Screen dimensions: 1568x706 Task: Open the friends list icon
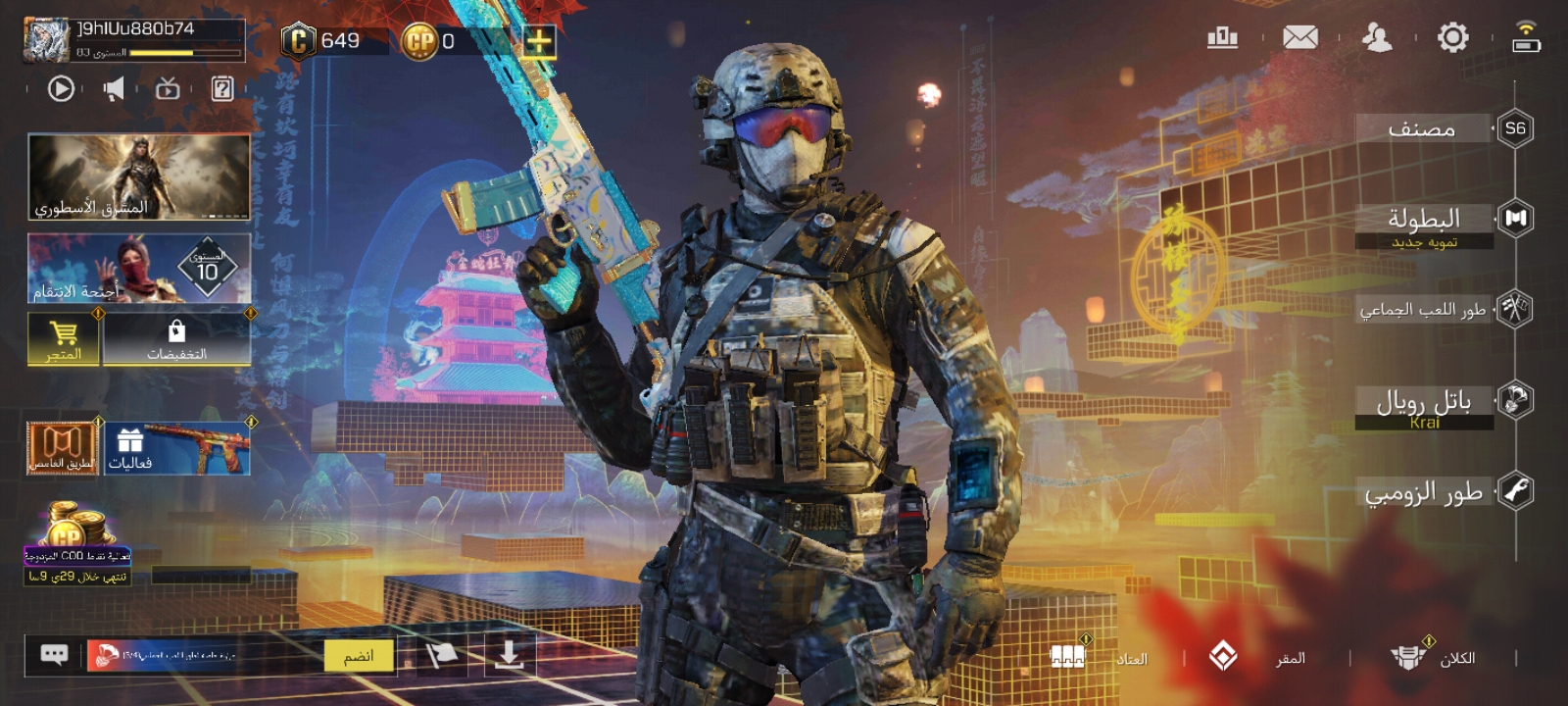(1377, 38)
